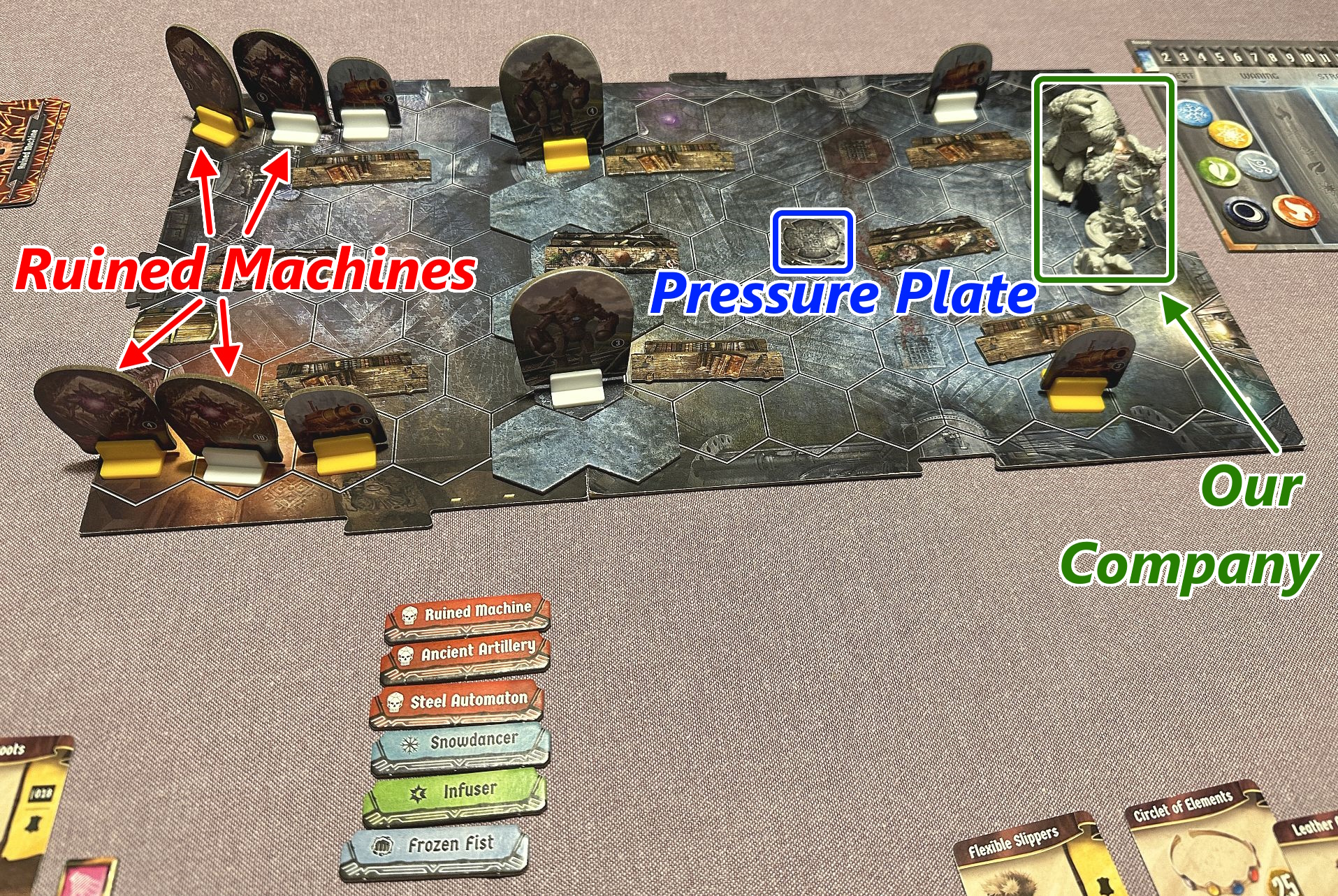
Task: Select the boxed pressure plate tile
Action: coord(812,241)
